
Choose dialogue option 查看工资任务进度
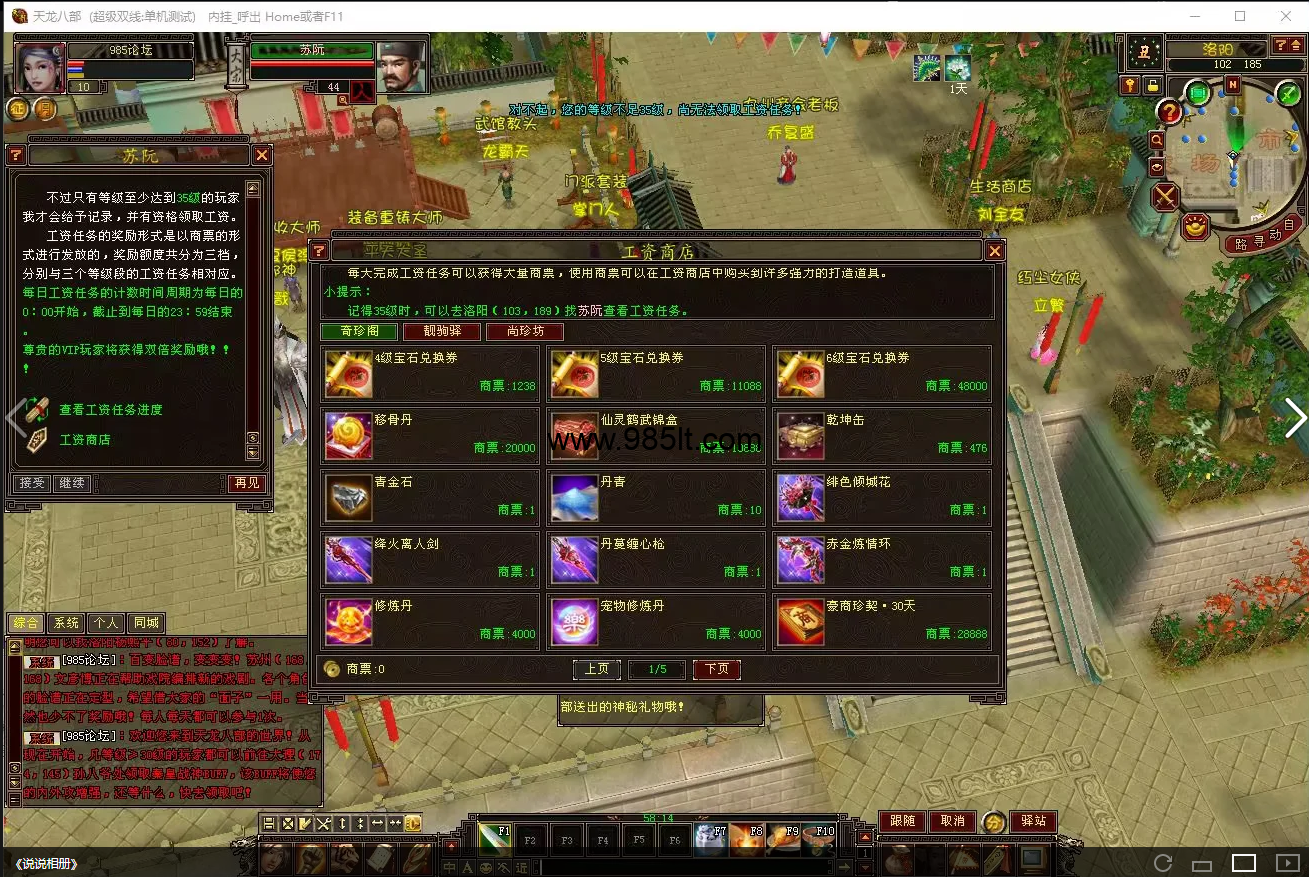[110, 410]
